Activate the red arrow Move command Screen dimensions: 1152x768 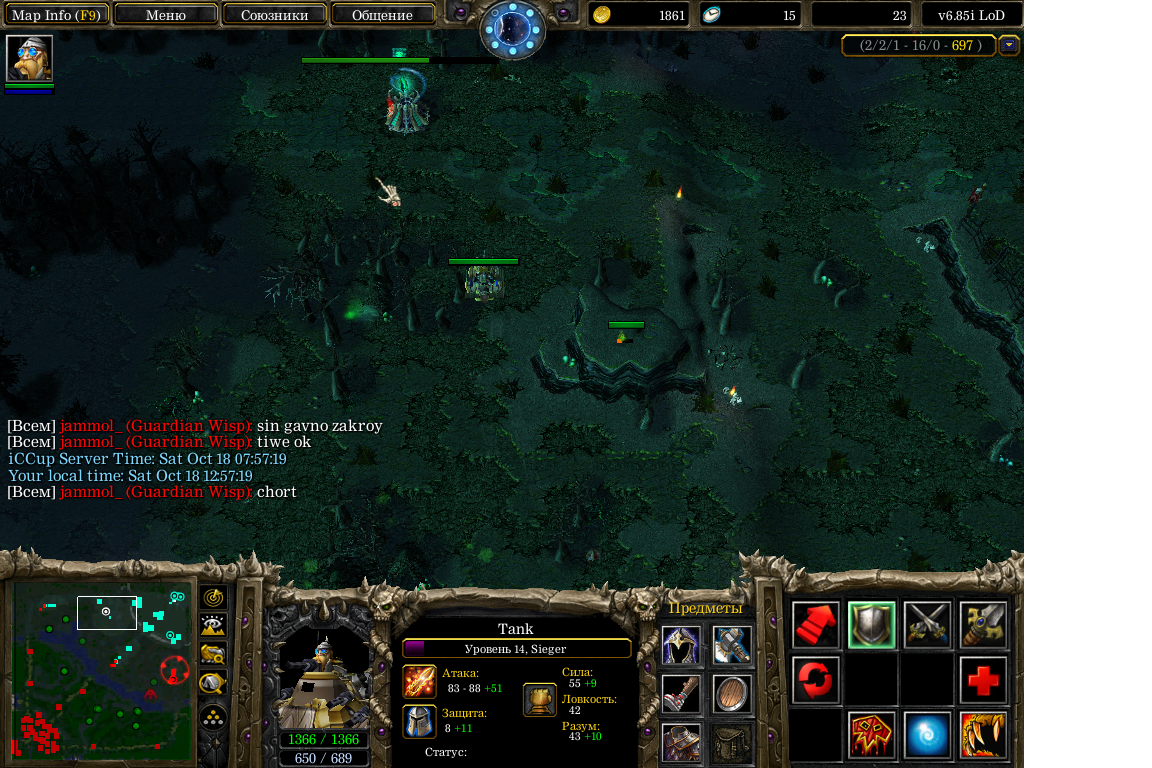(816, 625)
